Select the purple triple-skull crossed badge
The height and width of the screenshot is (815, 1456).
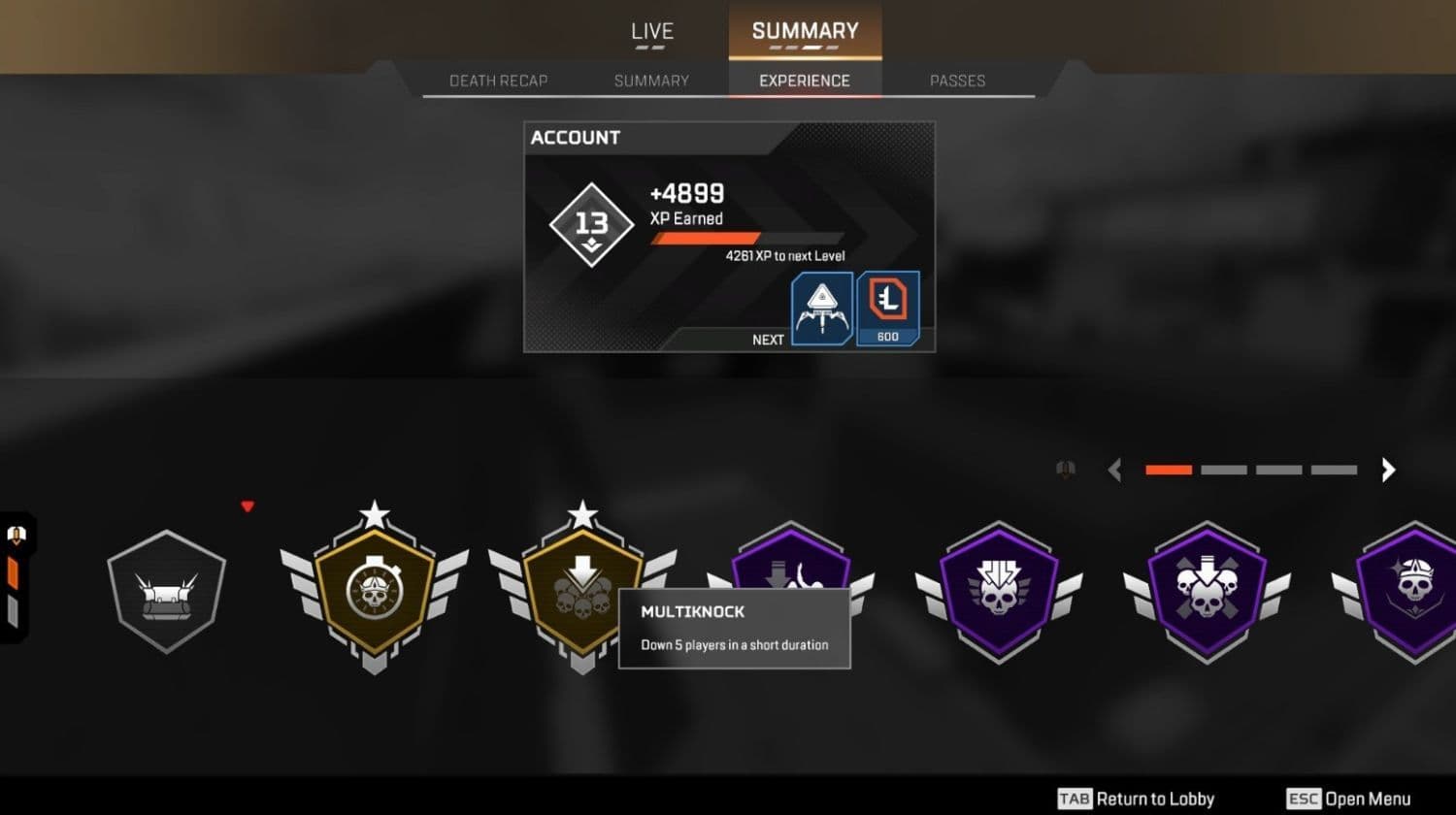(x=1206, y=590)
